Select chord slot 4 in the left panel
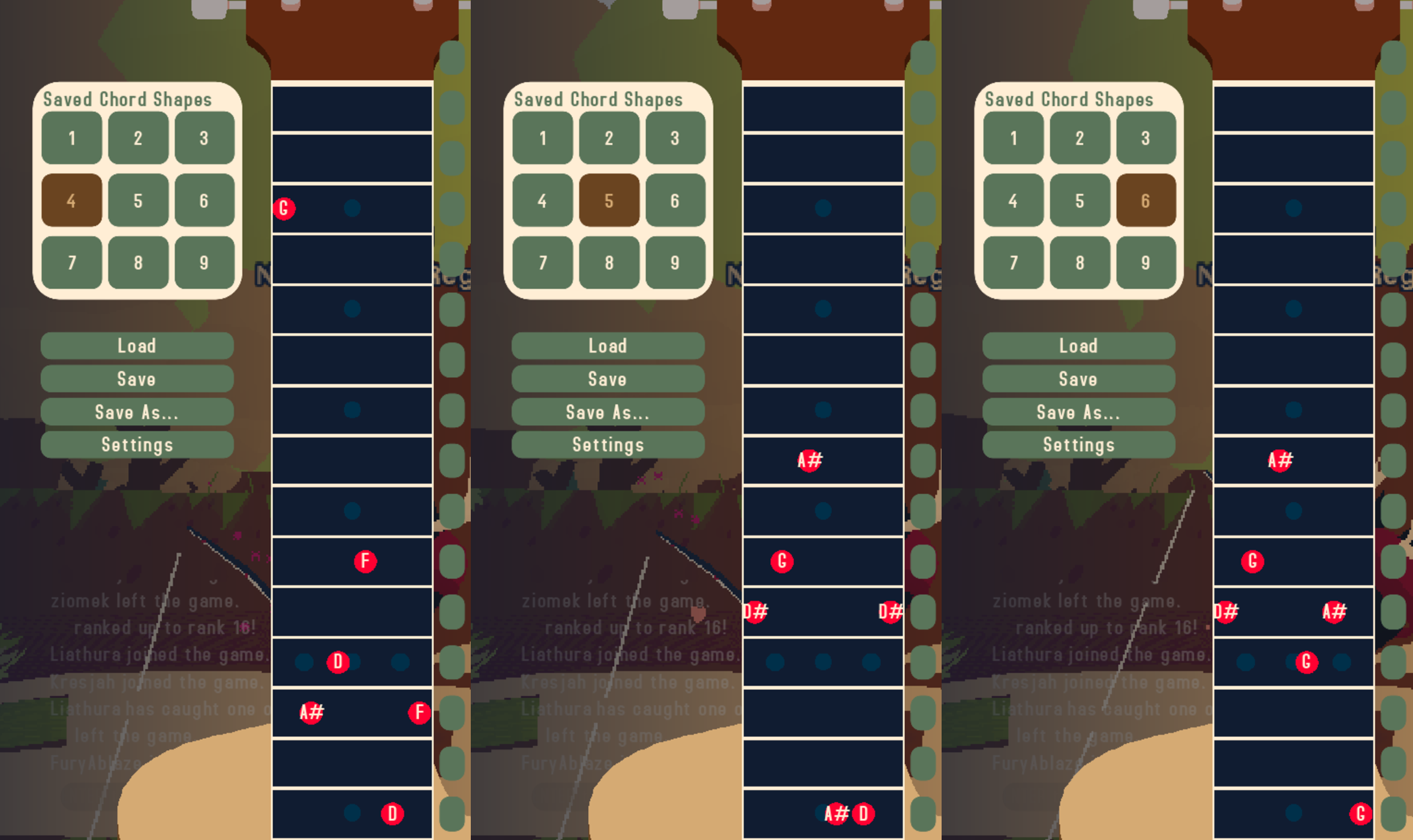 pos(72,201)
